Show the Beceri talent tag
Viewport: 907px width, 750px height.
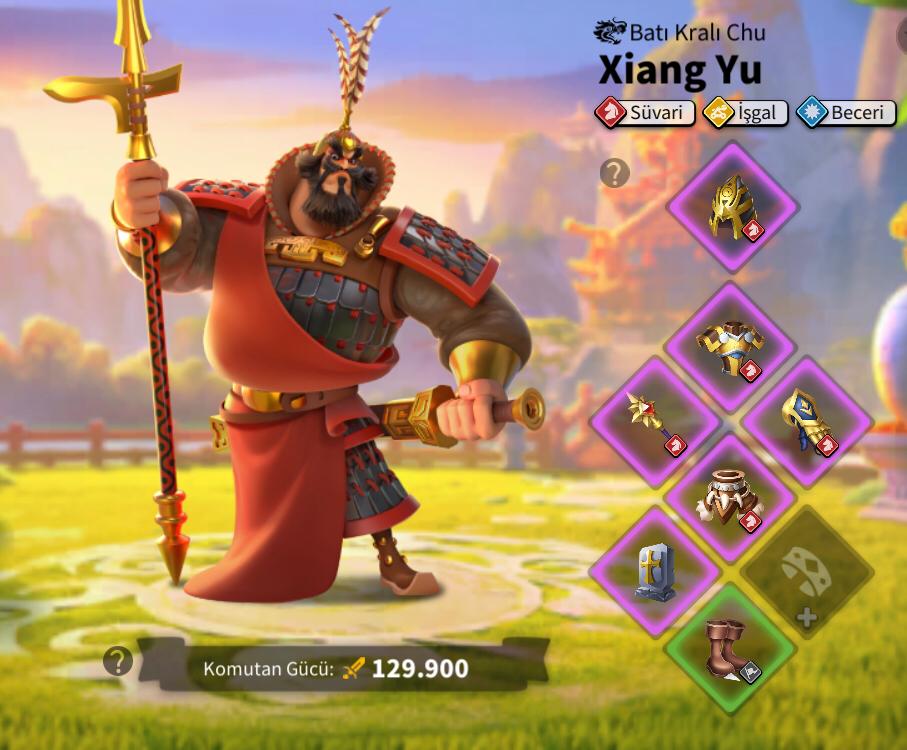pyautogui.click(x=846, y=113)
